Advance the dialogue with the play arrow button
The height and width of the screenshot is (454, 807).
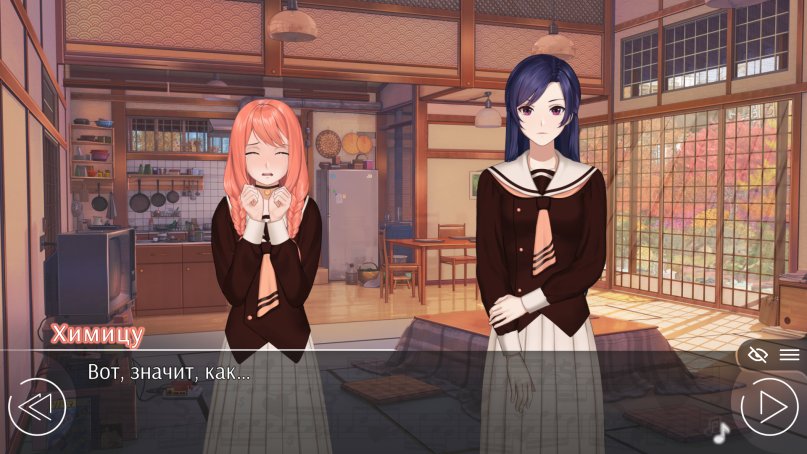point(770,407)
